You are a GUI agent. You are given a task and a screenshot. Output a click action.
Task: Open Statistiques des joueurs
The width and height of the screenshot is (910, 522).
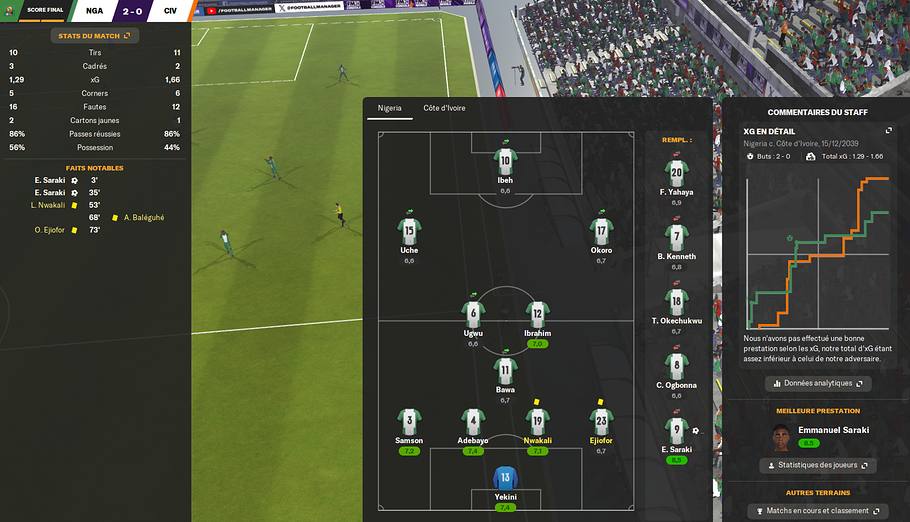pos(818,465)
